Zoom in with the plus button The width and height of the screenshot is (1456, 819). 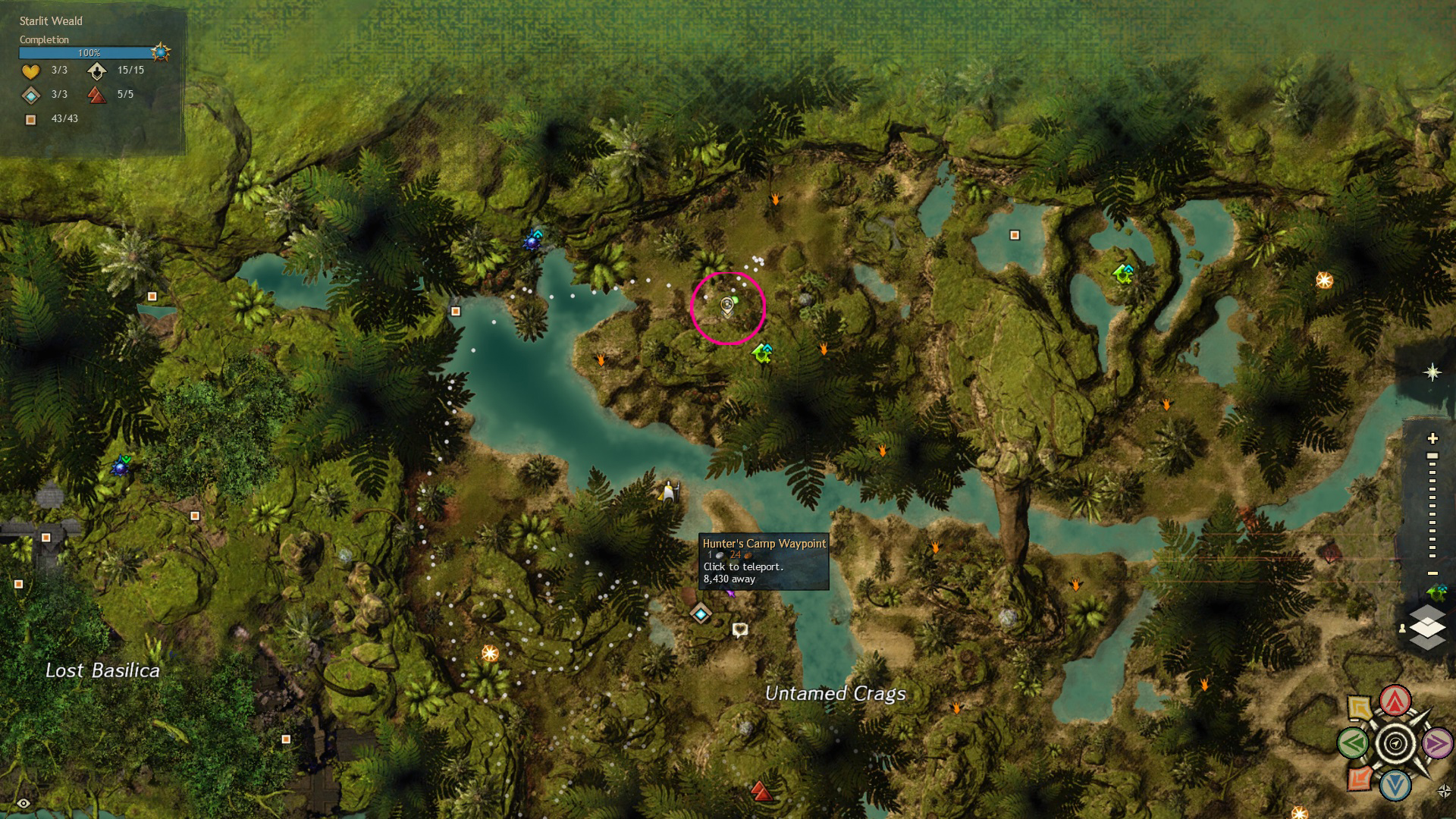[x=1432, y=438]
